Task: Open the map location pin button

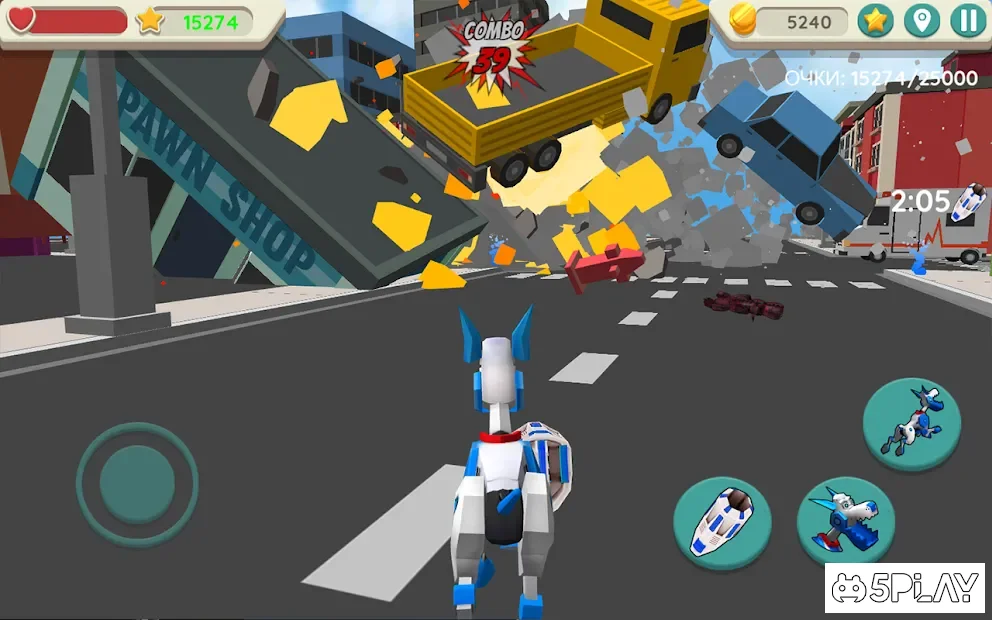Action: (921, 21)
